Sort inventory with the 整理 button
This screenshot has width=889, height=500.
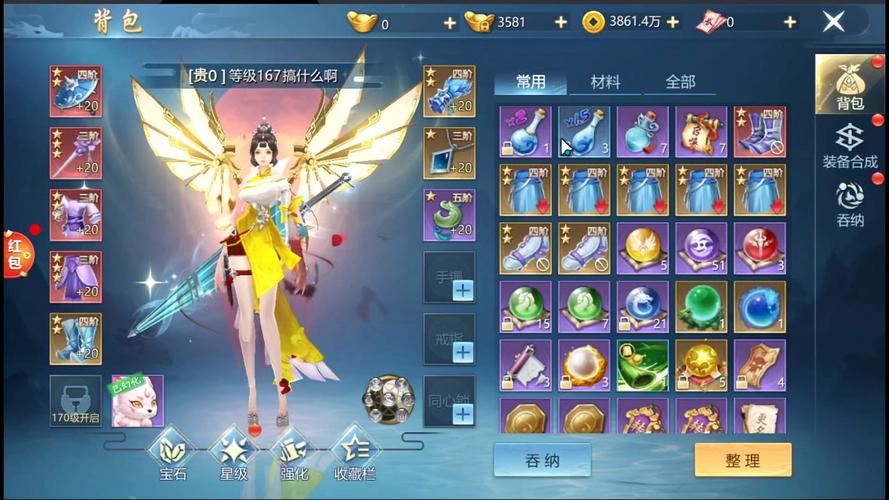pos(742,460)
